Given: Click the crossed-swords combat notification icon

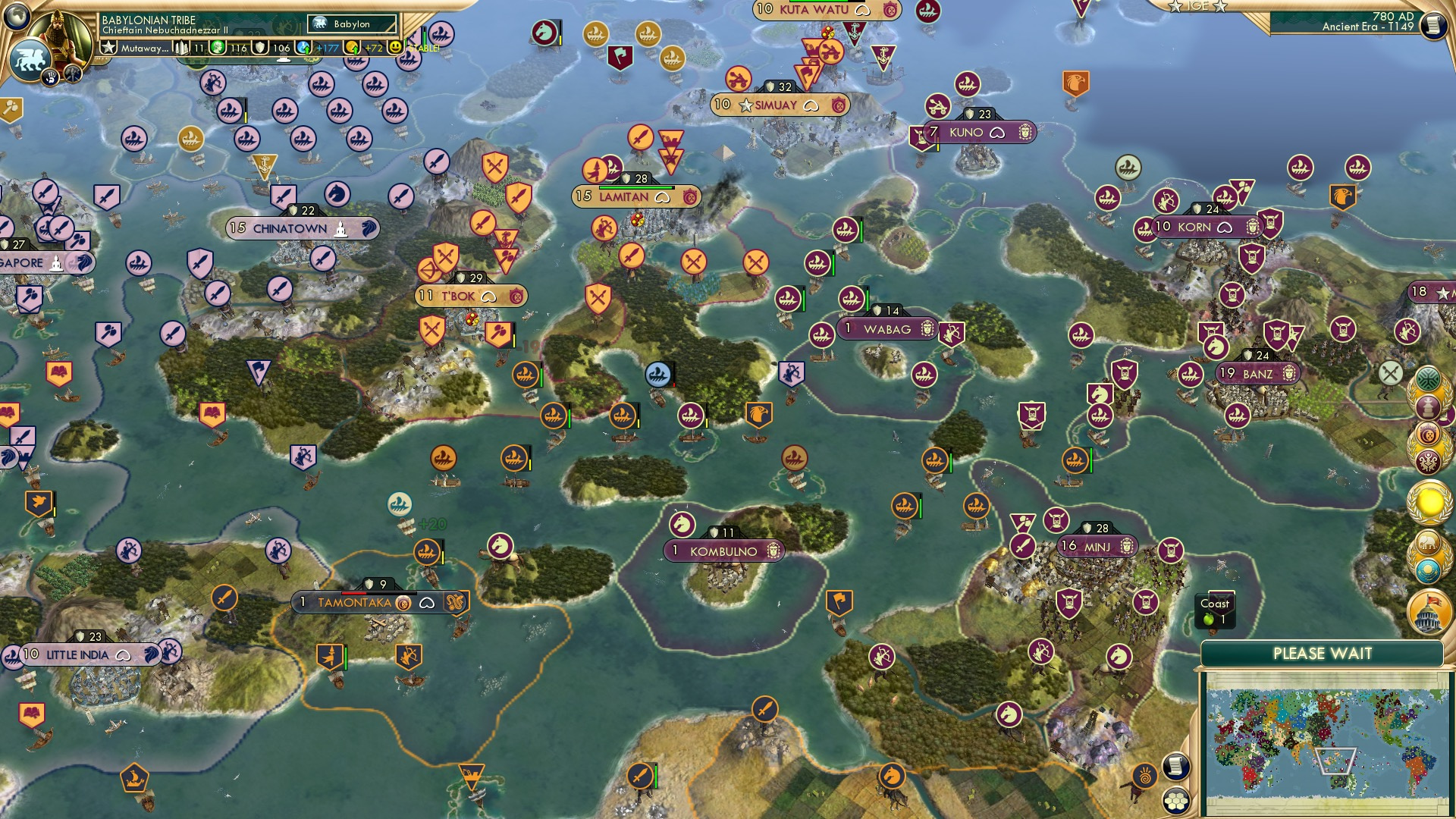Looking at the screenshot, I should tap(1389, 373).
